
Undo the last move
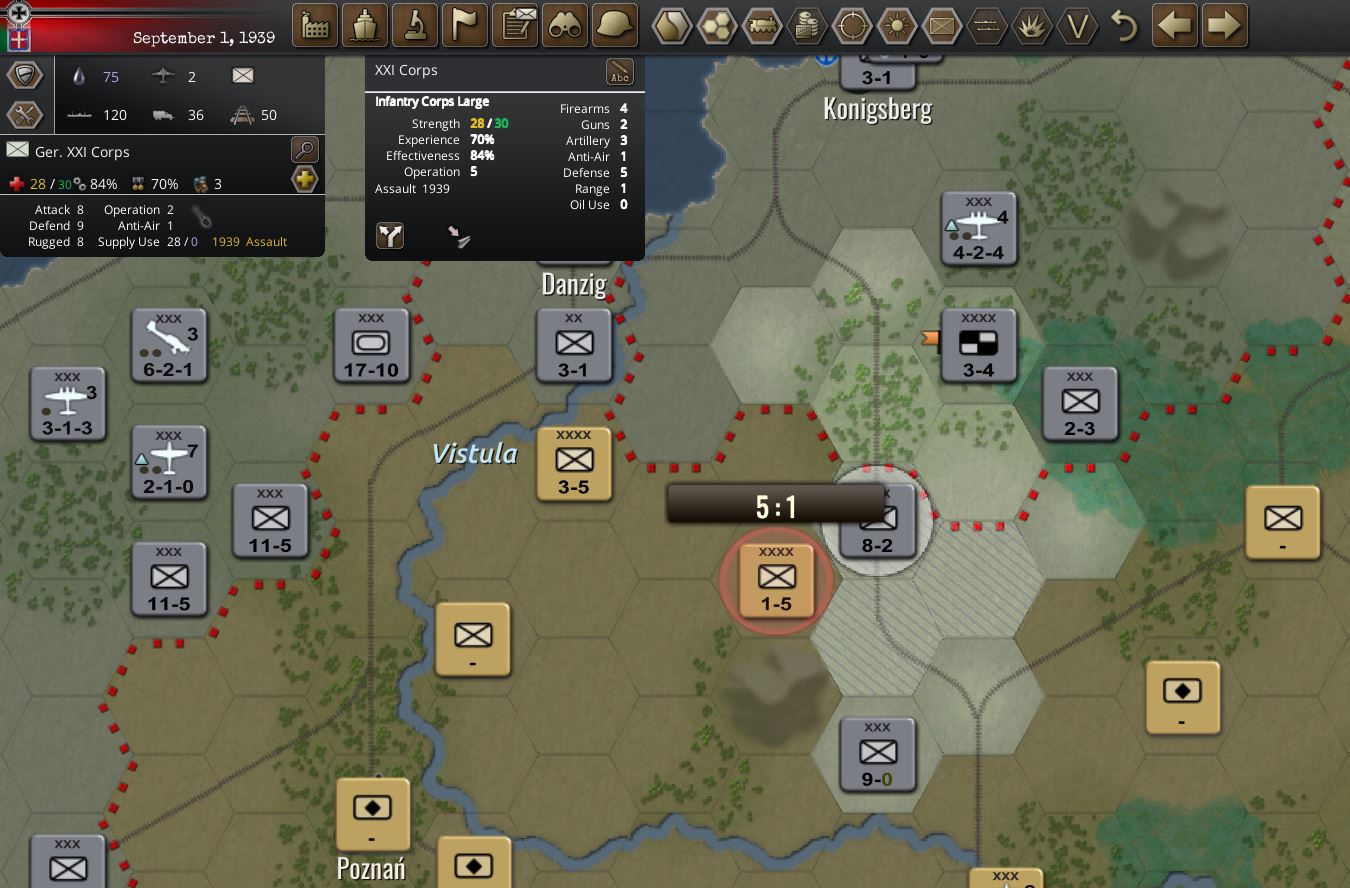point(1124,26)
